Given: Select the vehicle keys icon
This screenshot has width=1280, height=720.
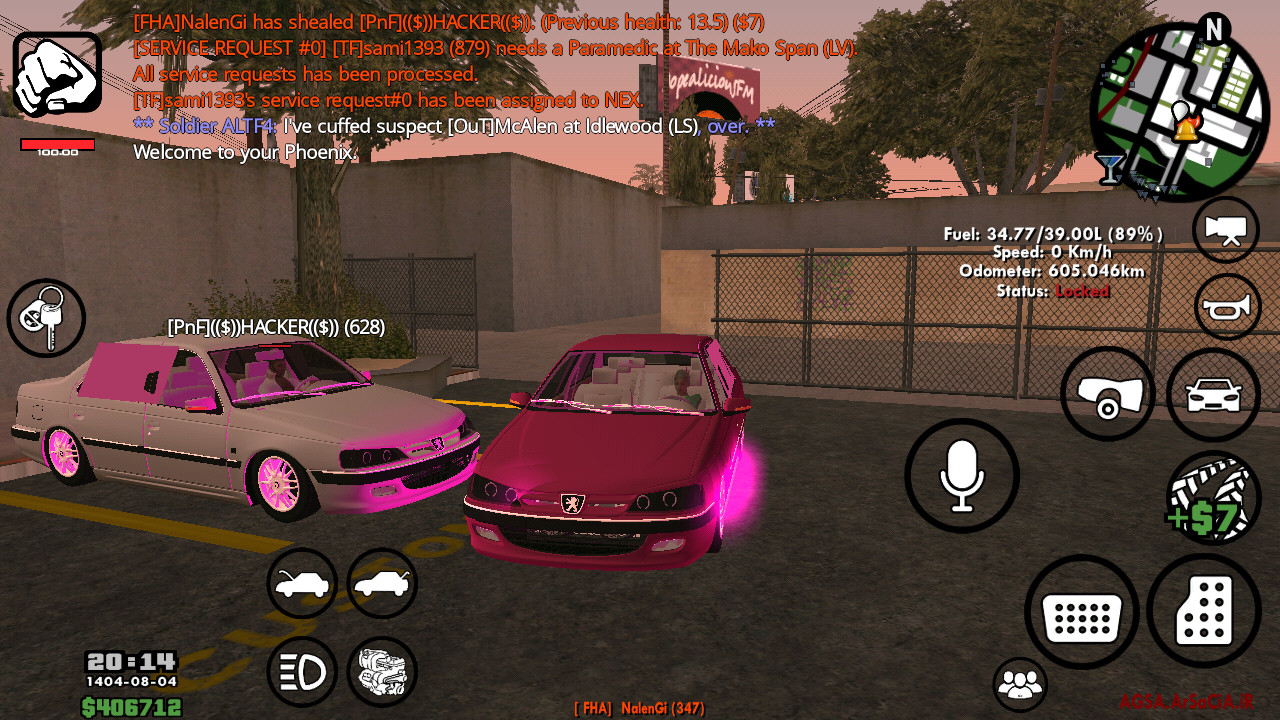Looking at the screenshot, I should tap(46, 317).
